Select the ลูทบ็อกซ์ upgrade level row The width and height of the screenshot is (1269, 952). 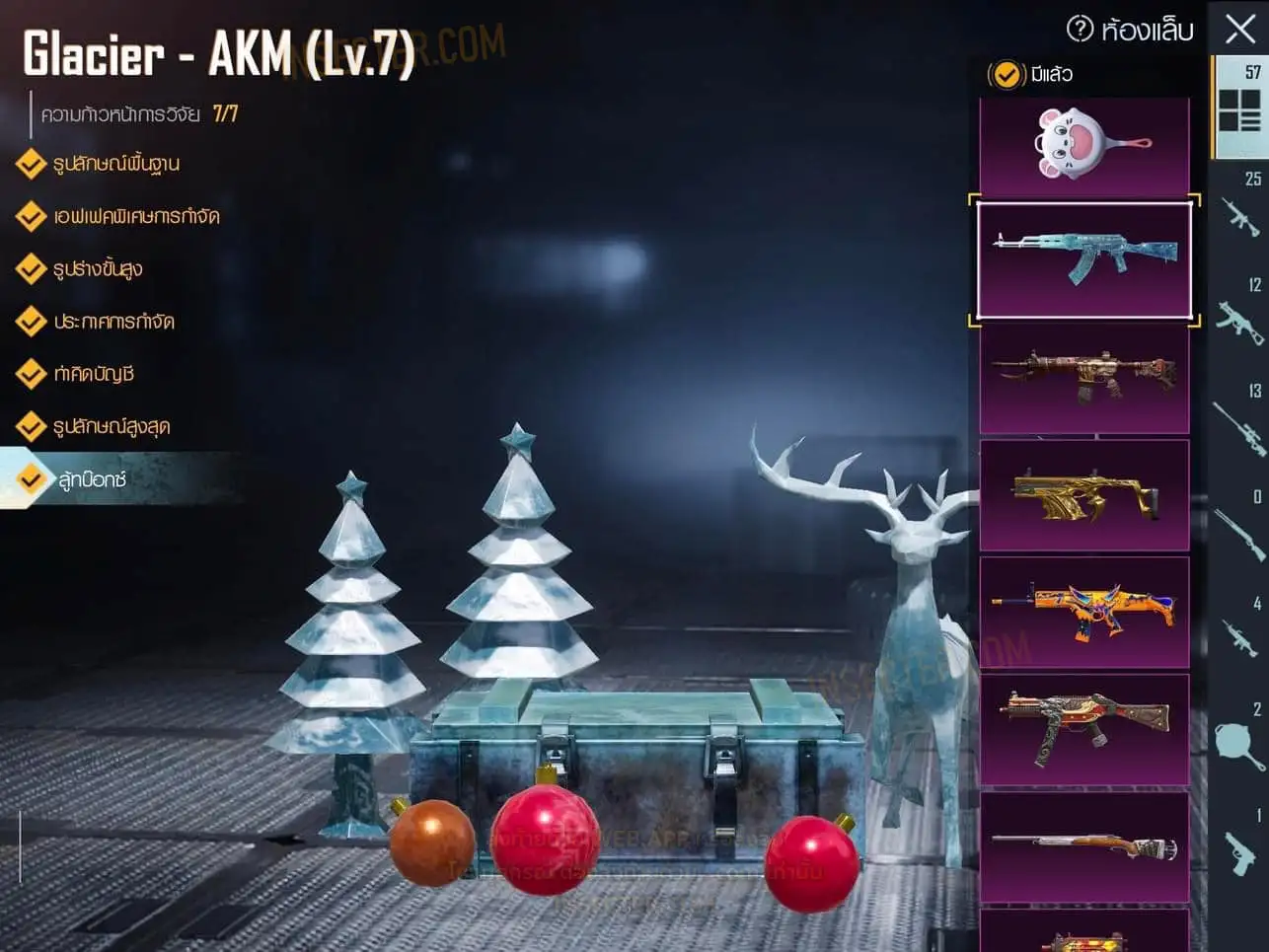click(x=93, y=479)
